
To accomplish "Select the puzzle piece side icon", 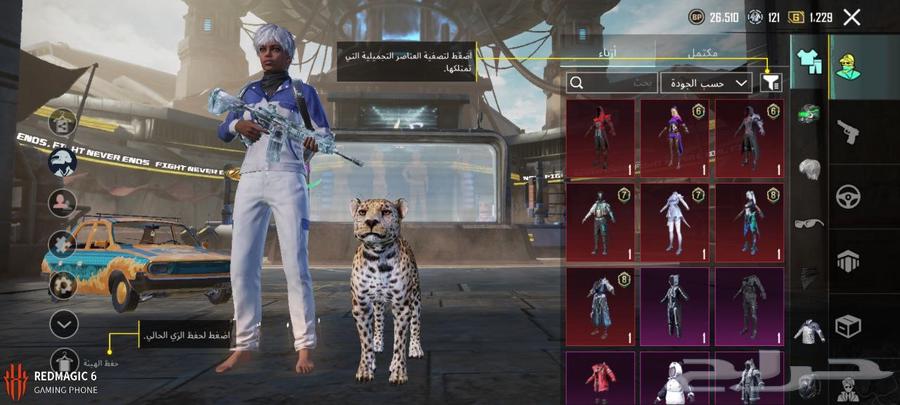I will 64,244.
